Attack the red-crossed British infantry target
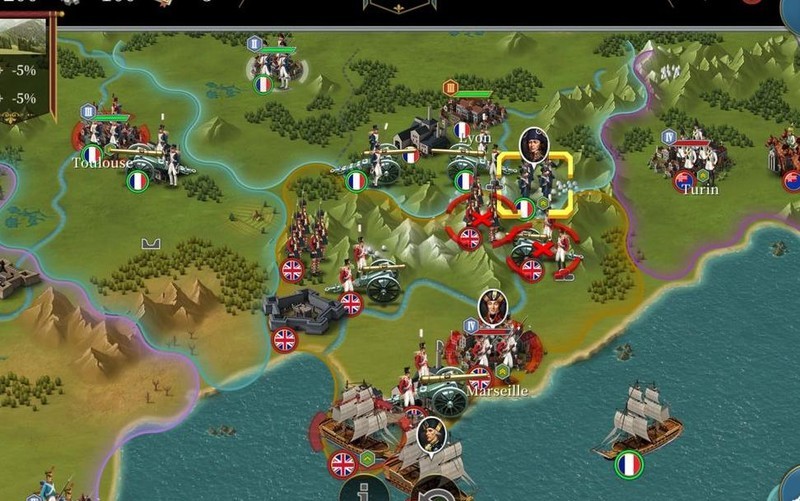 [481, 218]
